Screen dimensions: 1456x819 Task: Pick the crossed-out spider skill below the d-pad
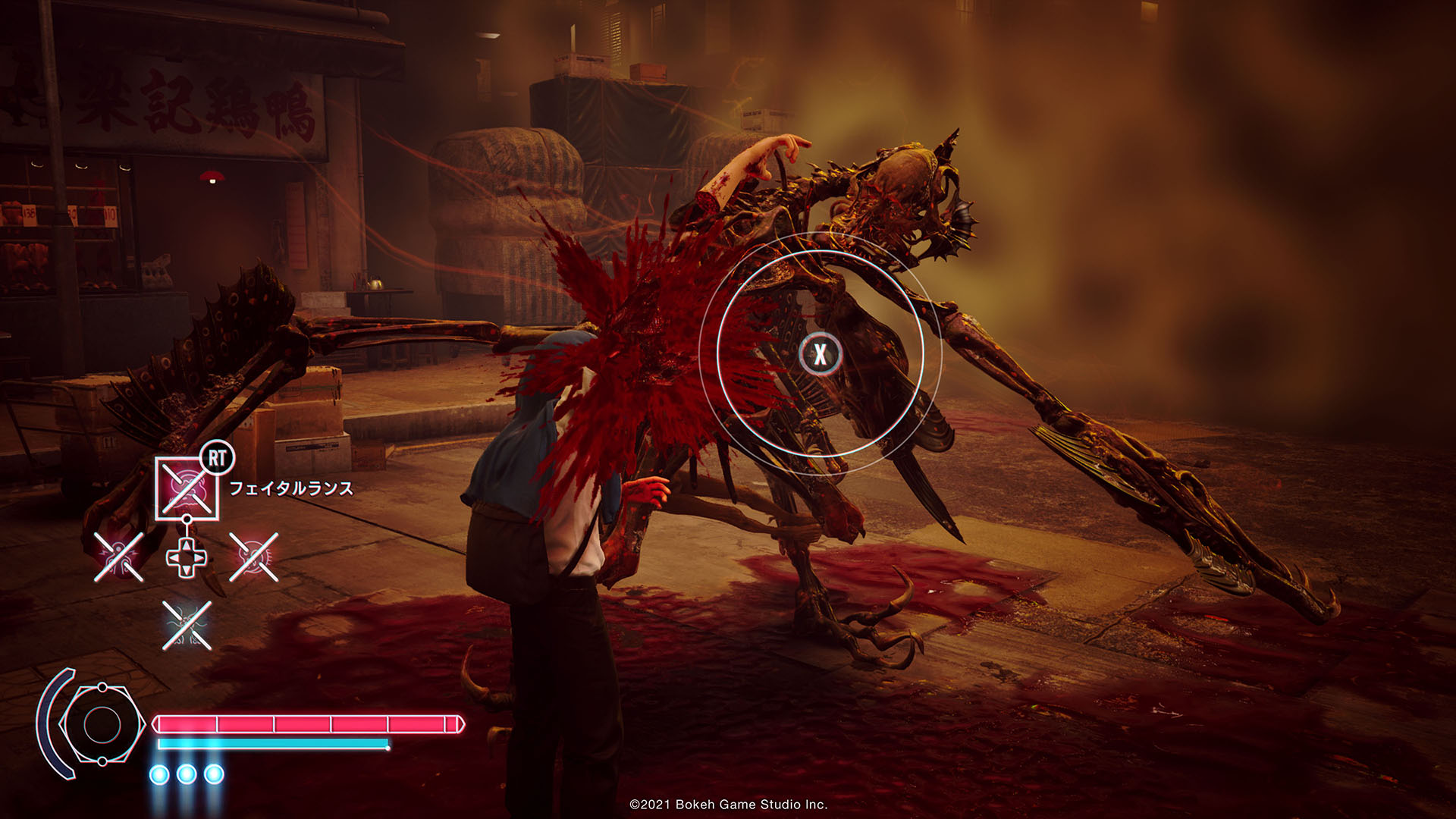[x=187, y=625]
